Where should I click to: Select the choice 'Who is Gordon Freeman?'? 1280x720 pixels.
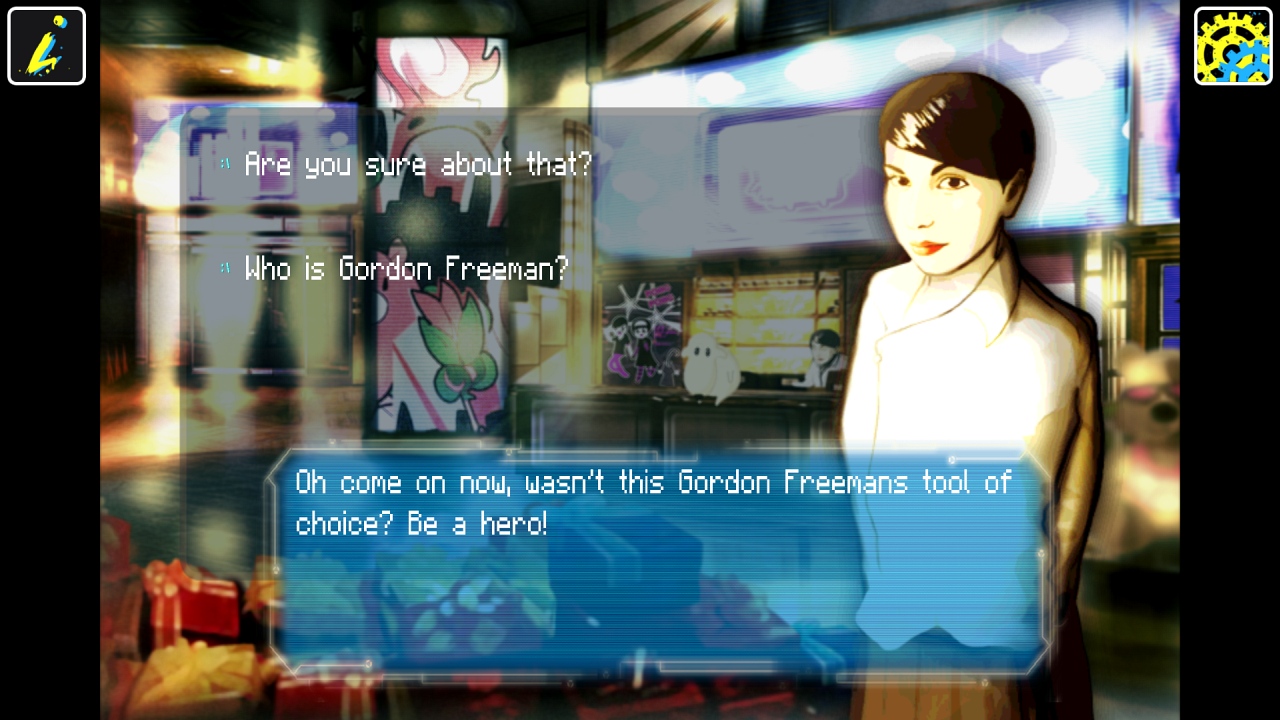click(405, 268)
